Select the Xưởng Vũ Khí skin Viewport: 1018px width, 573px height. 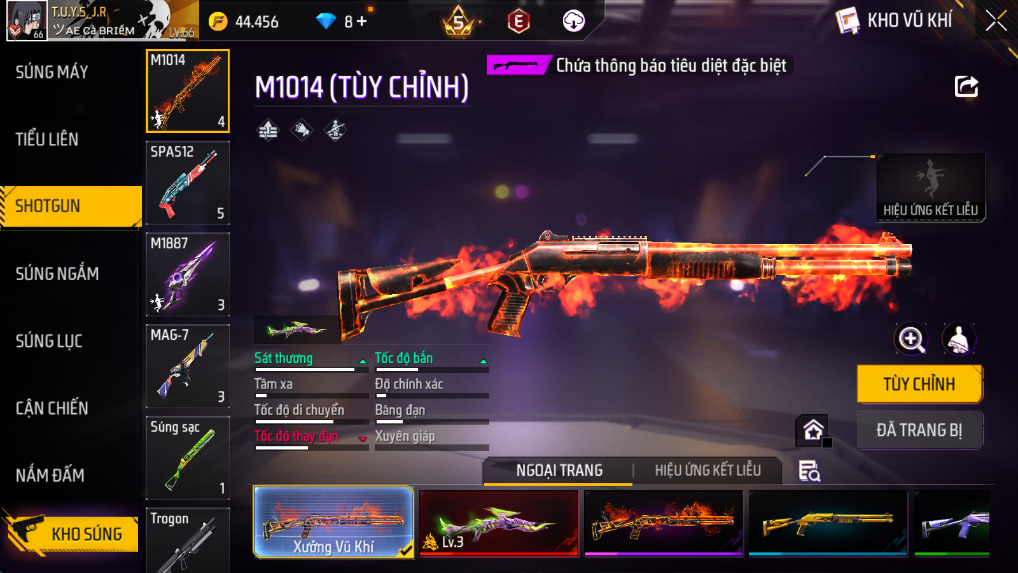click(333, 521)
